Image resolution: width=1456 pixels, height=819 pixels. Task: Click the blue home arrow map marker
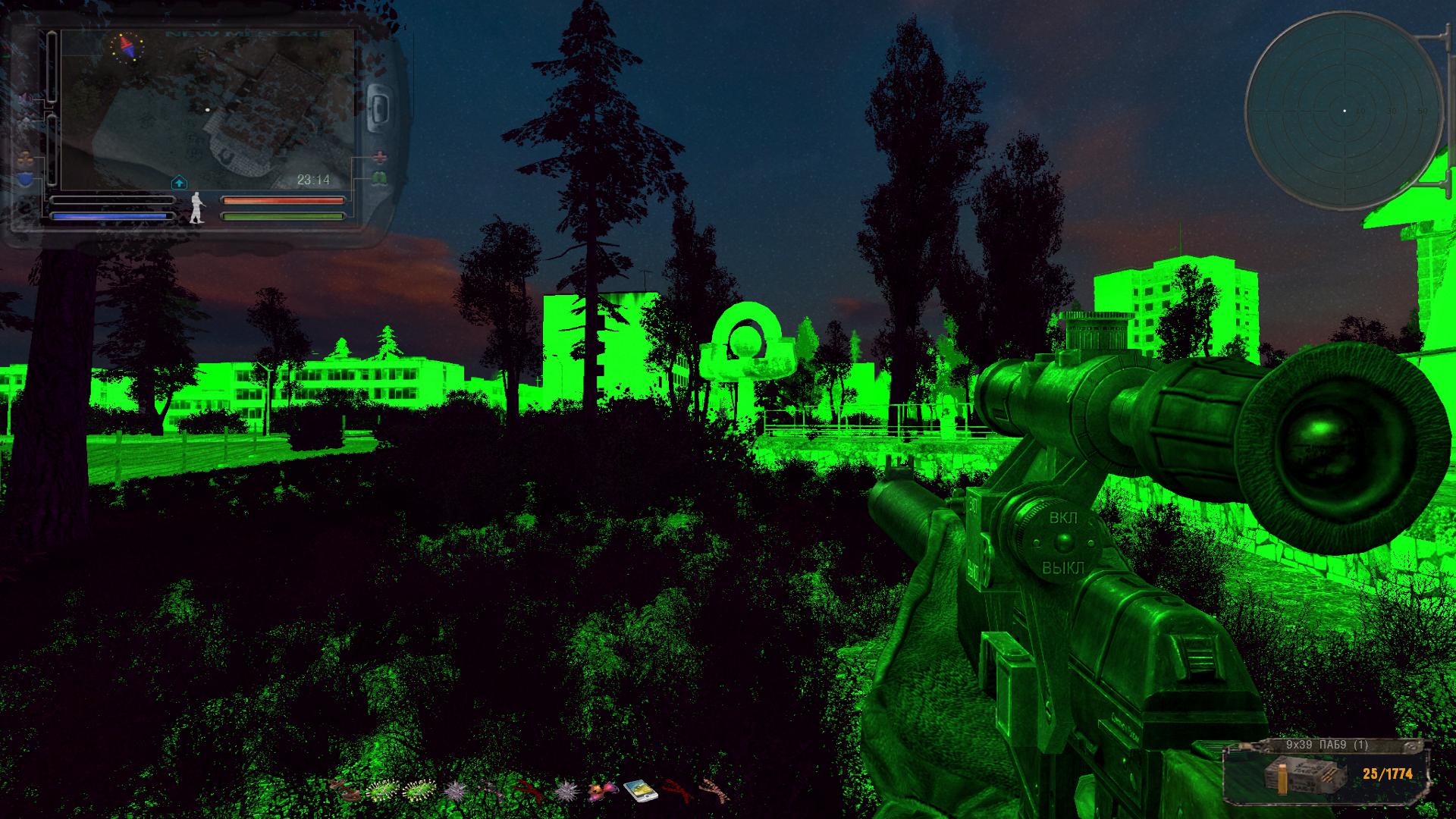(x=180, y=182)
